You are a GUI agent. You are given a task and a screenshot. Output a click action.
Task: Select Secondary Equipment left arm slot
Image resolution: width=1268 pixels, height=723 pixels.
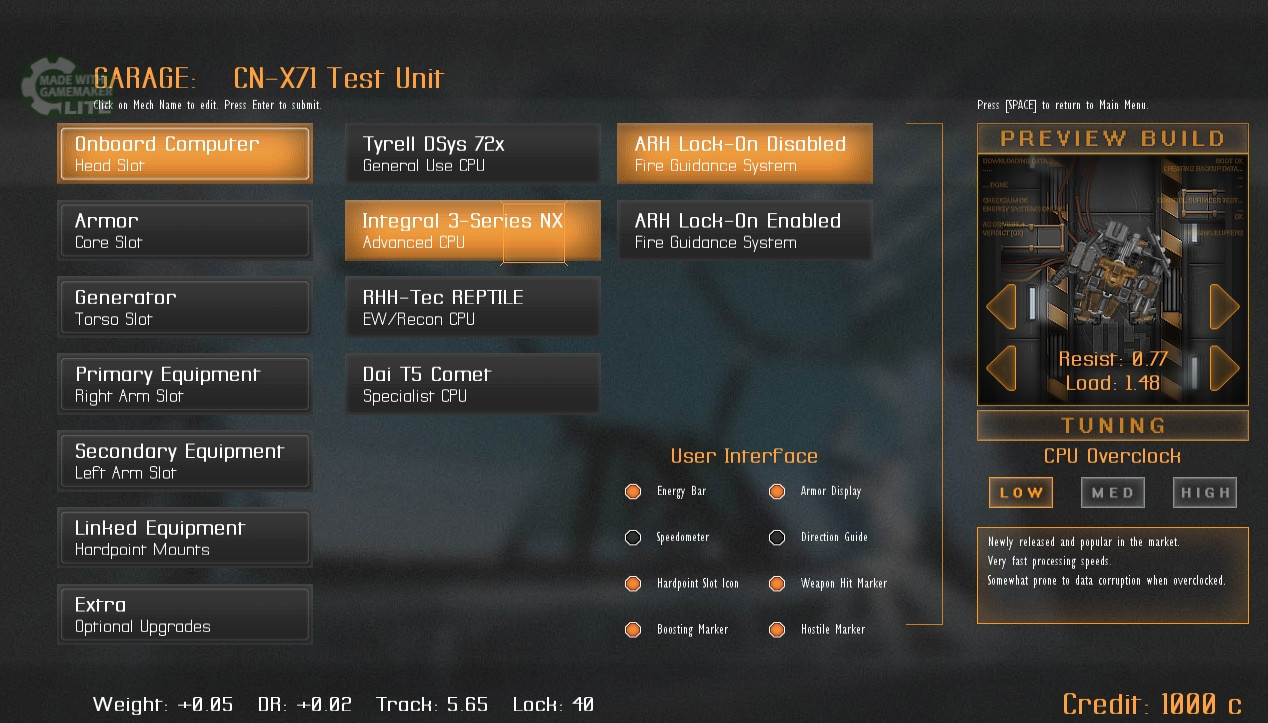tap(185, 461)
